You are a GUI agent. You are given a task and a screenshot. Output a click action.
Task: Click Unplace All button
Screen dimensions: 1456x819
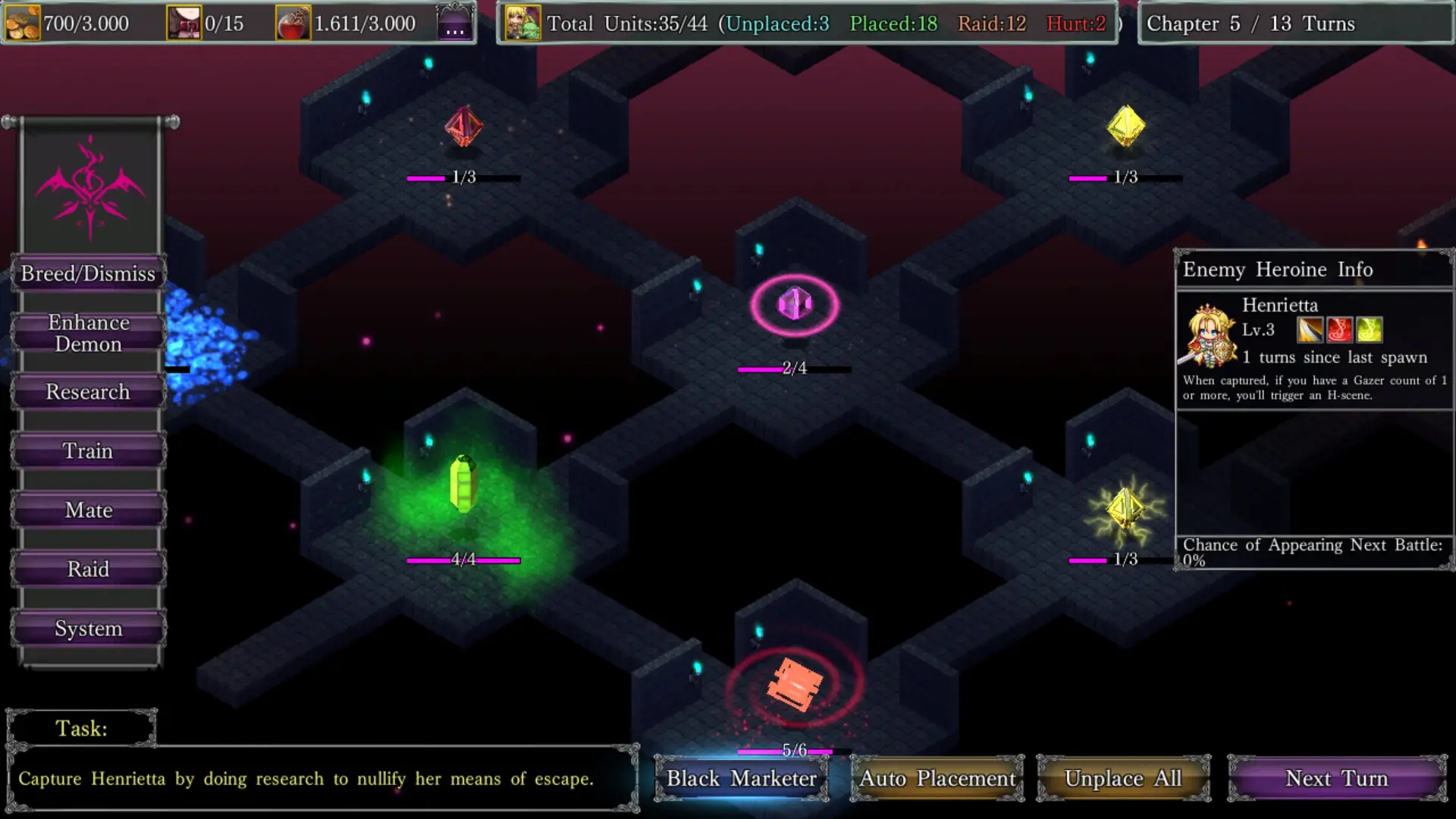pos(1123,779)
